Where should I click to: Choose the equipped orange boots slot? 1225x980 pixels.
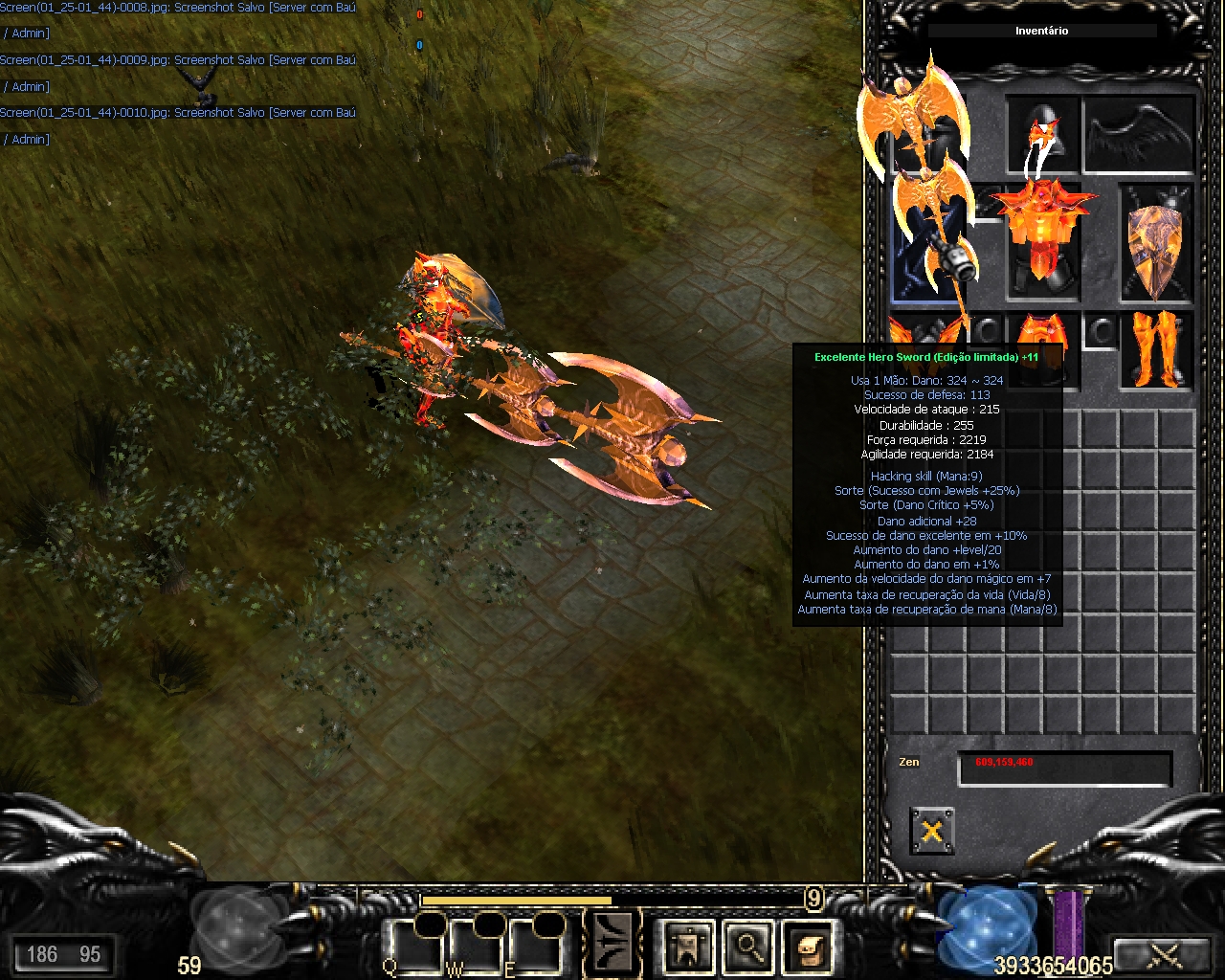pyautogui.click(x=1157, y=349)
